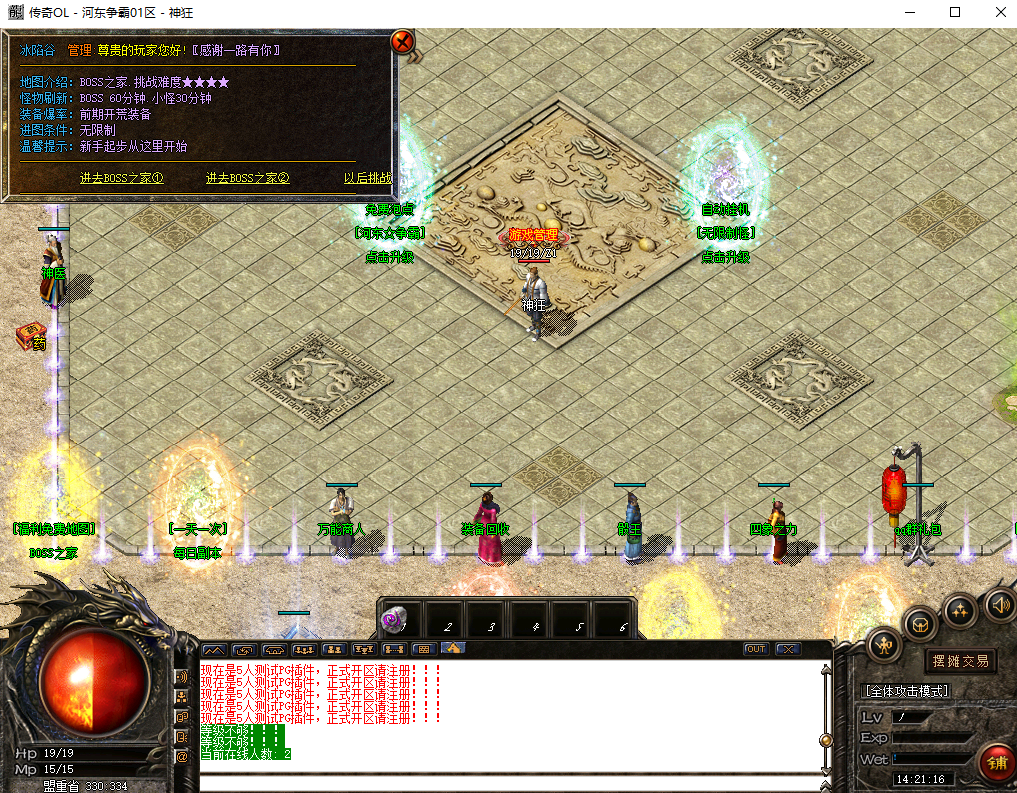Click the @ chat channel button
This screenshot has height=793, width=1017.
pos(182,757)
